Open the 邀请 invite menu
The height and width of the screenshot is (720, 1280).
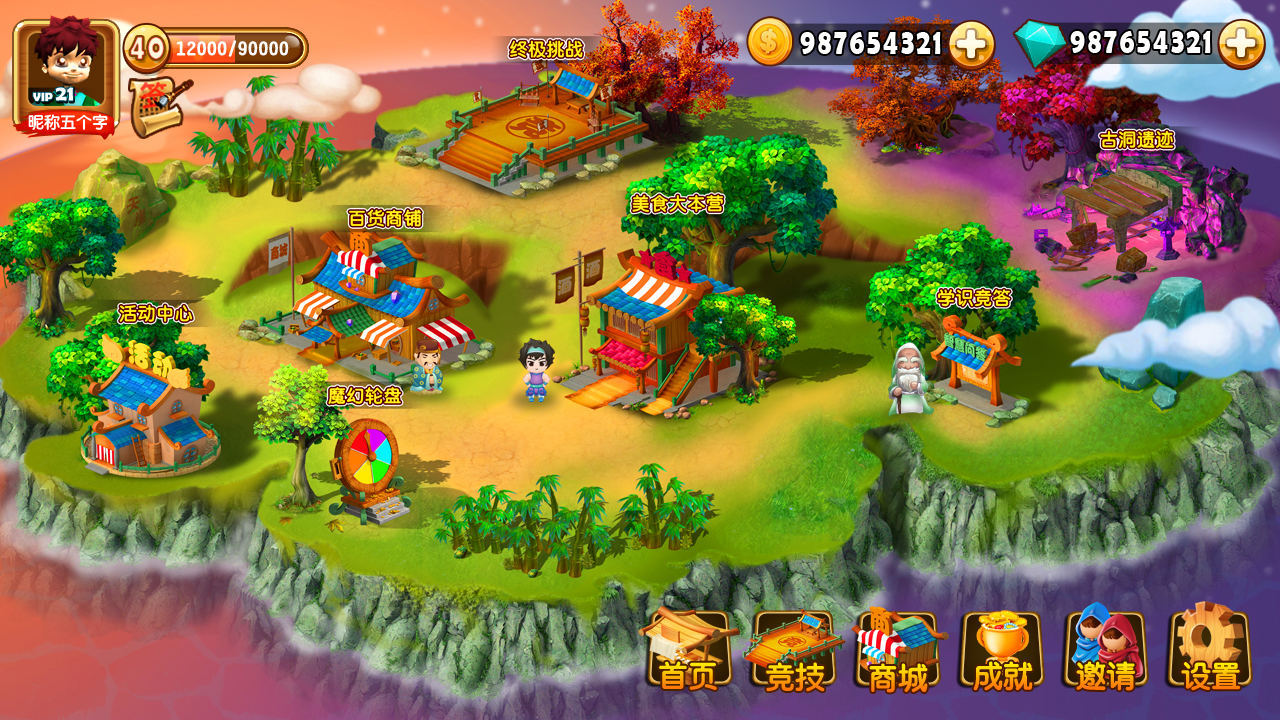click(1106, 650)
